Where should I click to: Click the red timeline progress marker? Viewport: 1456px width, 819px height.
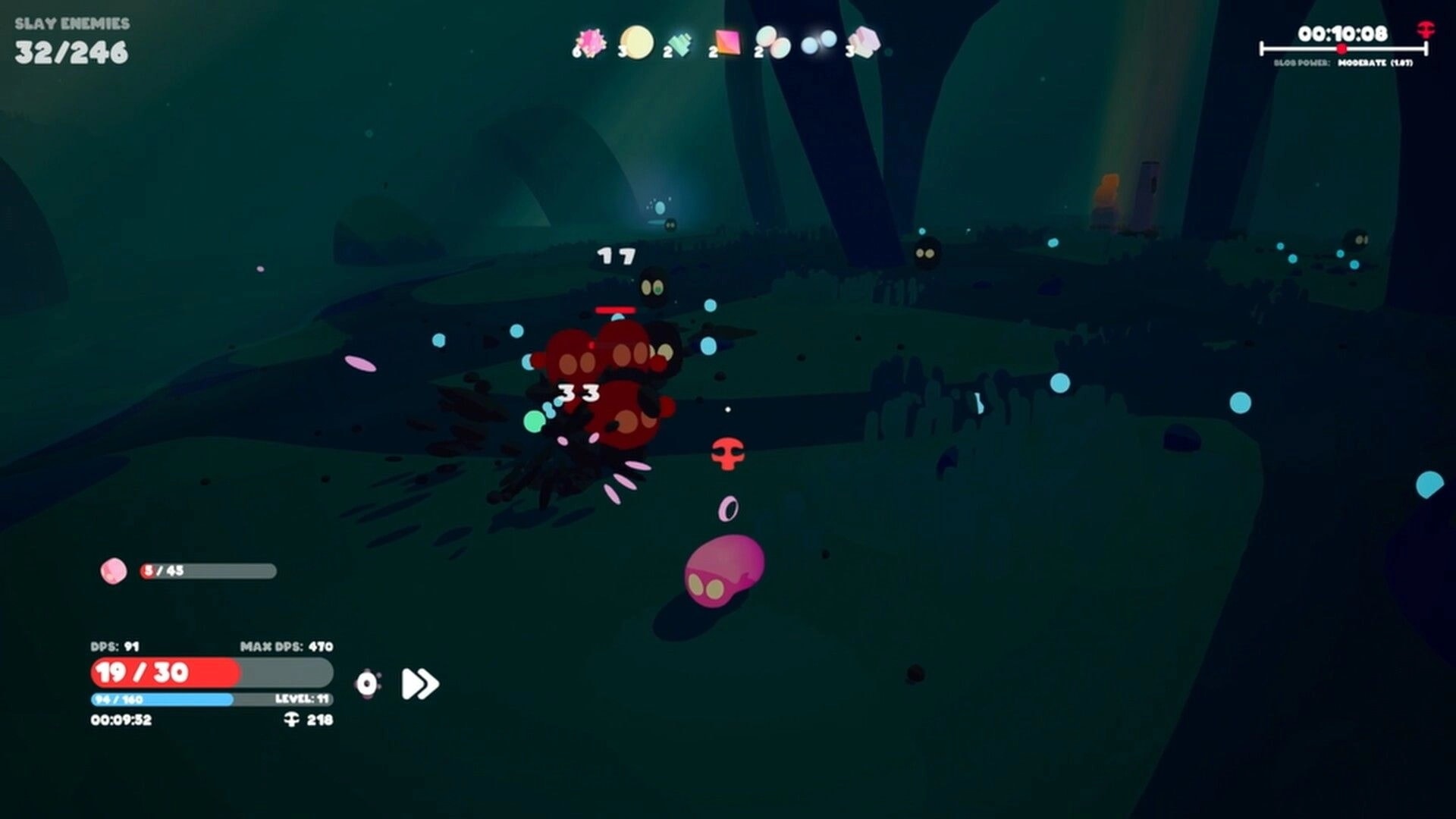[x=1341, y=48]
